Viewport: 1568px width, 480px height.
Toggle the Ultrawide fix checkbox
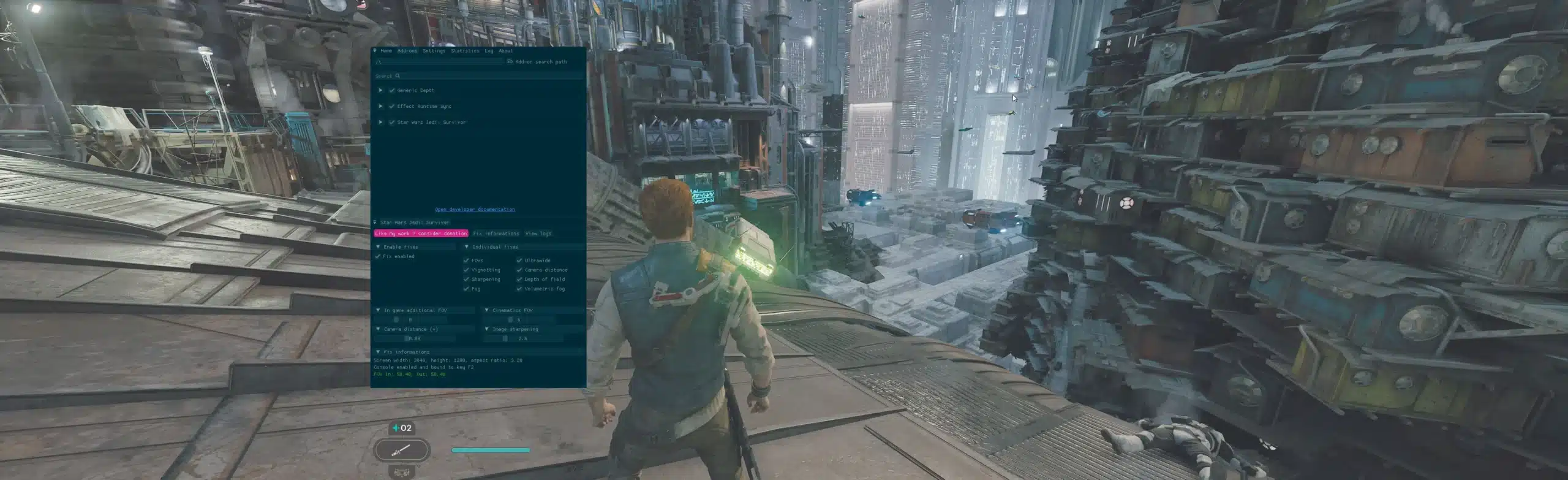click(519, 261)
